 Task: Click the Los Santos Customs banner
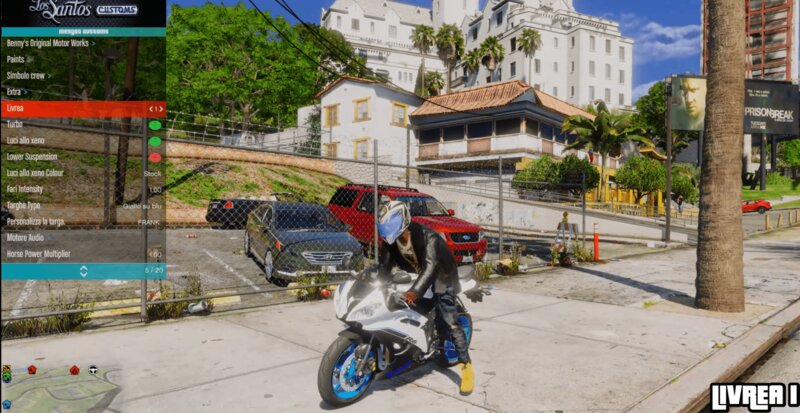tap(83, 13)
